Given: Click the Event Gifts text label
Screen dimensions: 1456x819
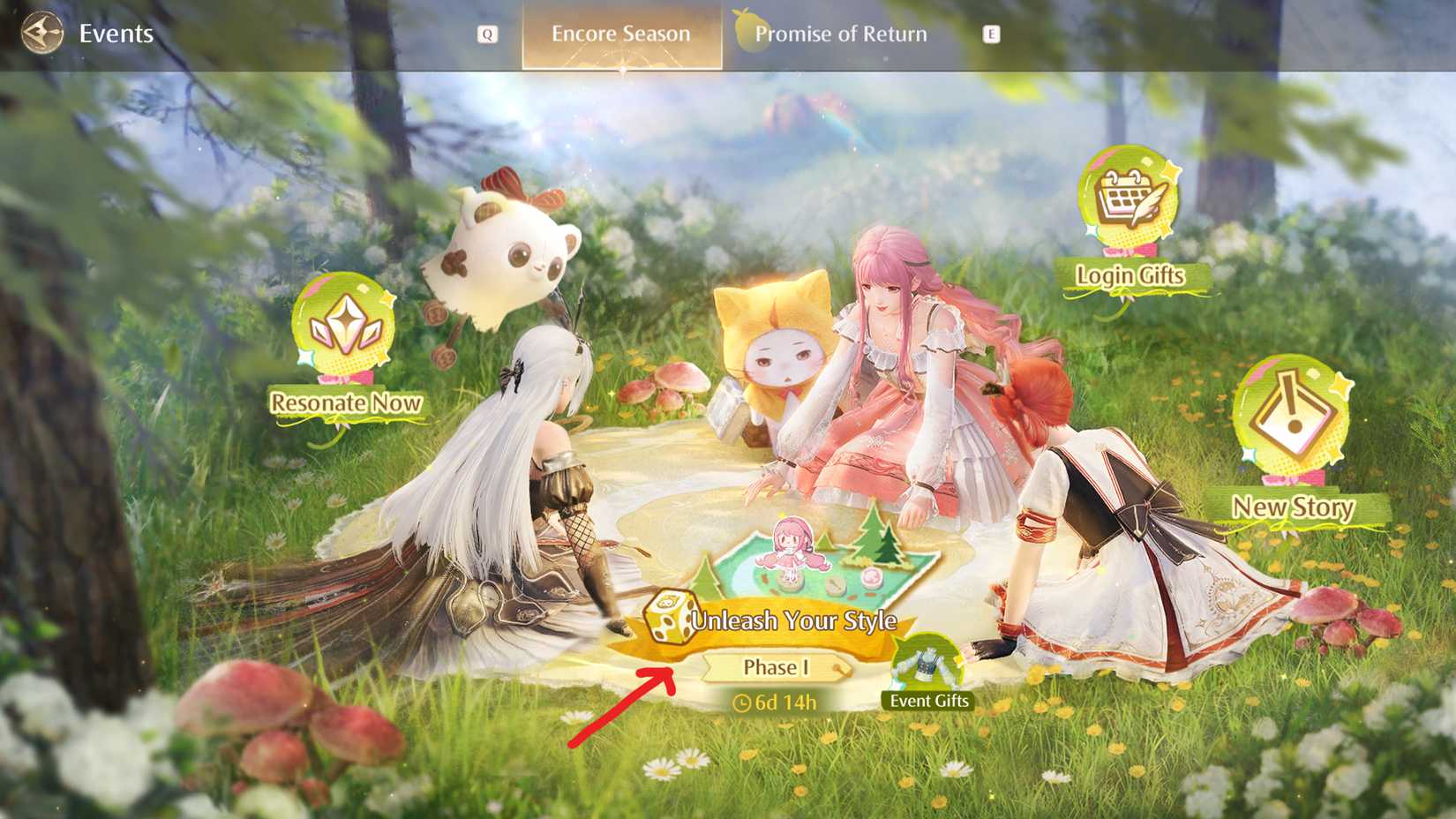Looking at the screenshot, I should (x=930, y=700).
